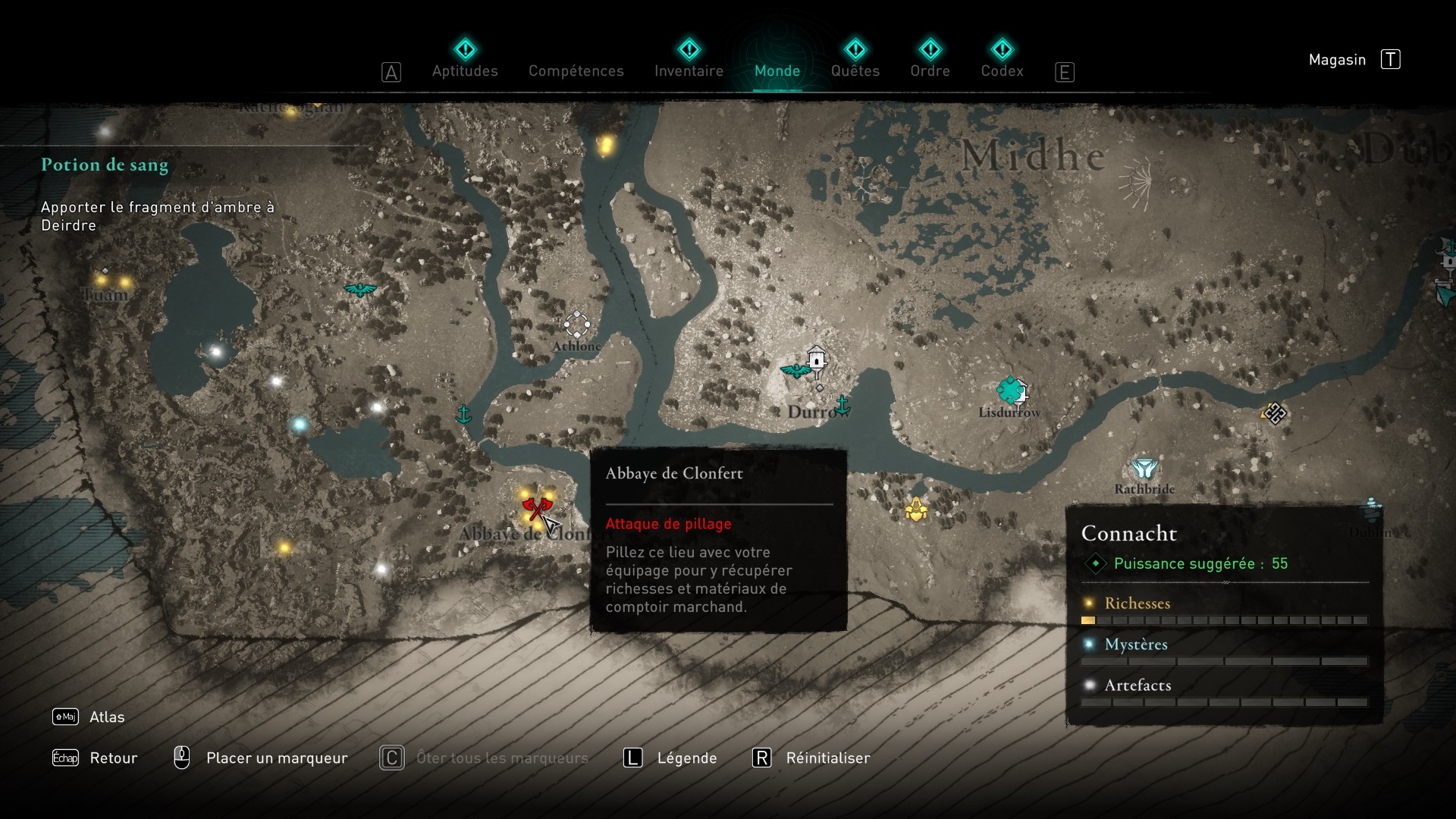1456x819 pixels.
Task: Click the Magasin button
Action: [x=1337, y=59]
